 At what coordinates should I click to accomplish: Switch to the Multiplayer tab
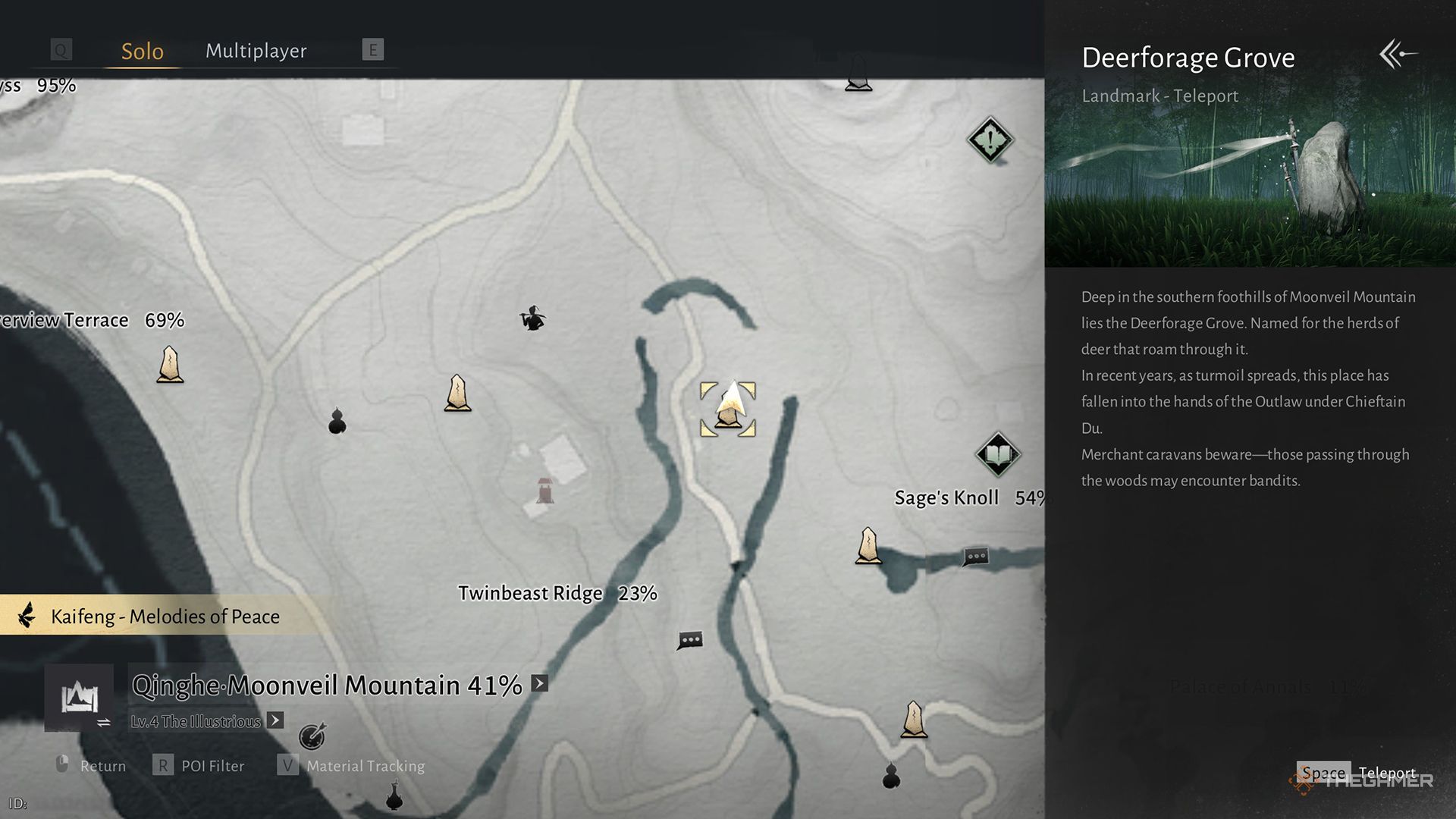256,51
